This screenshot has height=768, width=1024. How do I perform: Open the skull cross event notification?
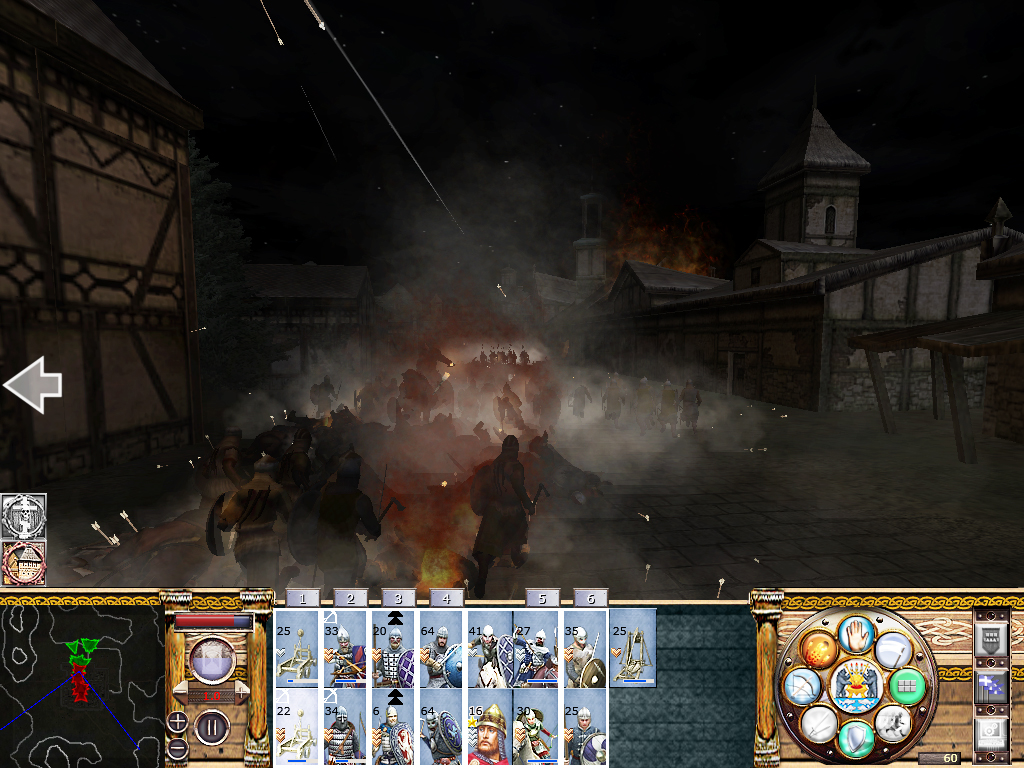coord(23,515)
